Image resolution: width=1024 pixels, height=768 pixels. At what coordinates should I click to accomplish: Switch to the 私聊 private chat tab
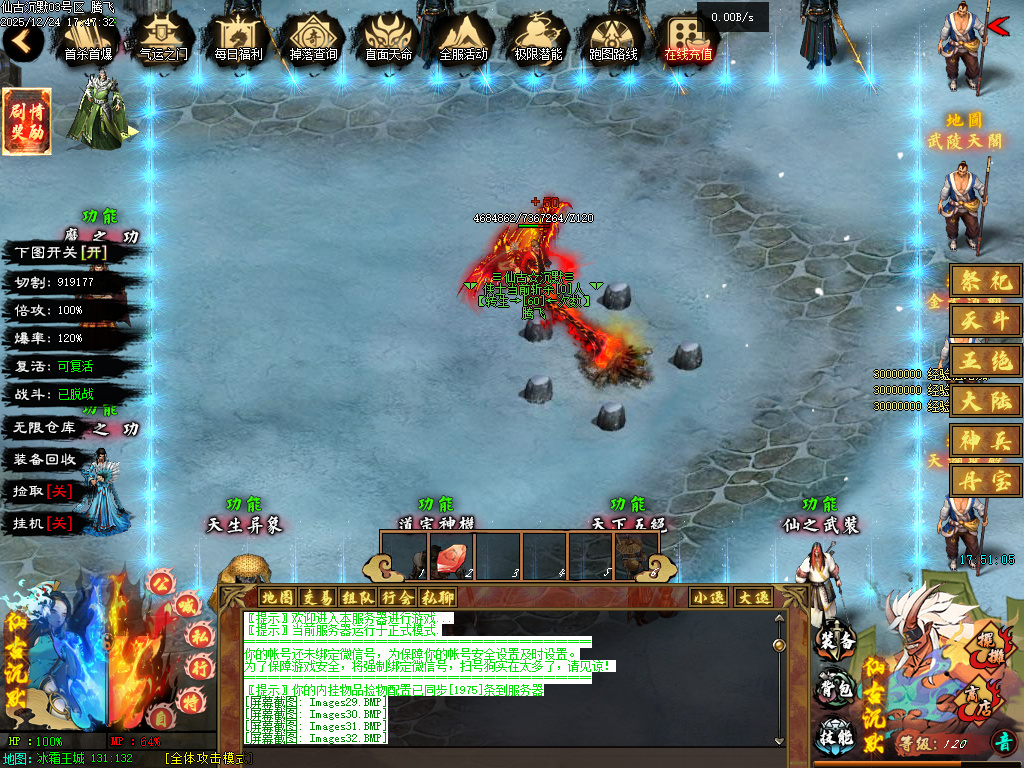tap(437, 597)
